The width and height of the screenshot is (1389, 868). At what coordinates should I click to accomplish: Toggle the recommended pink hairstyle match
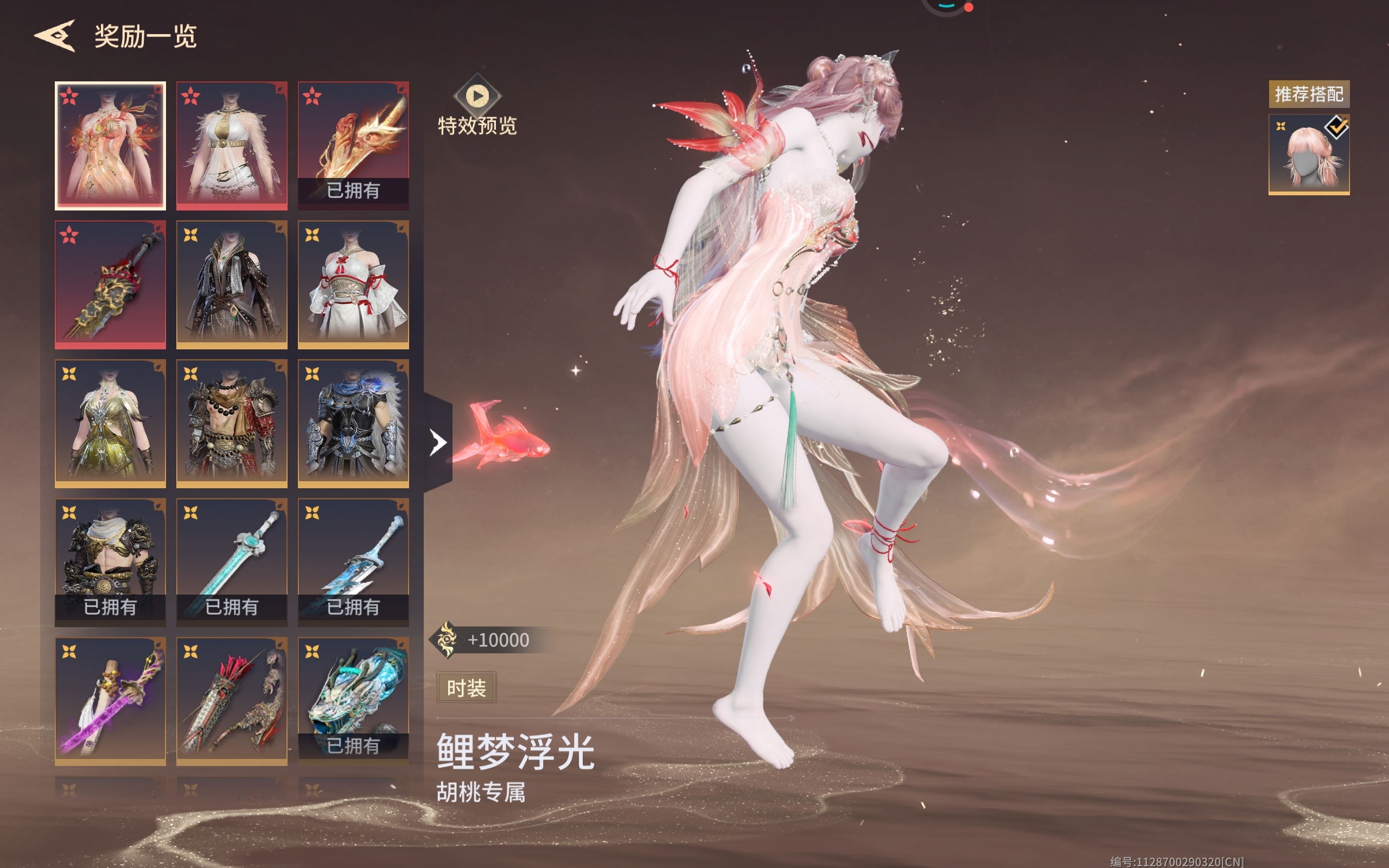1309,155
